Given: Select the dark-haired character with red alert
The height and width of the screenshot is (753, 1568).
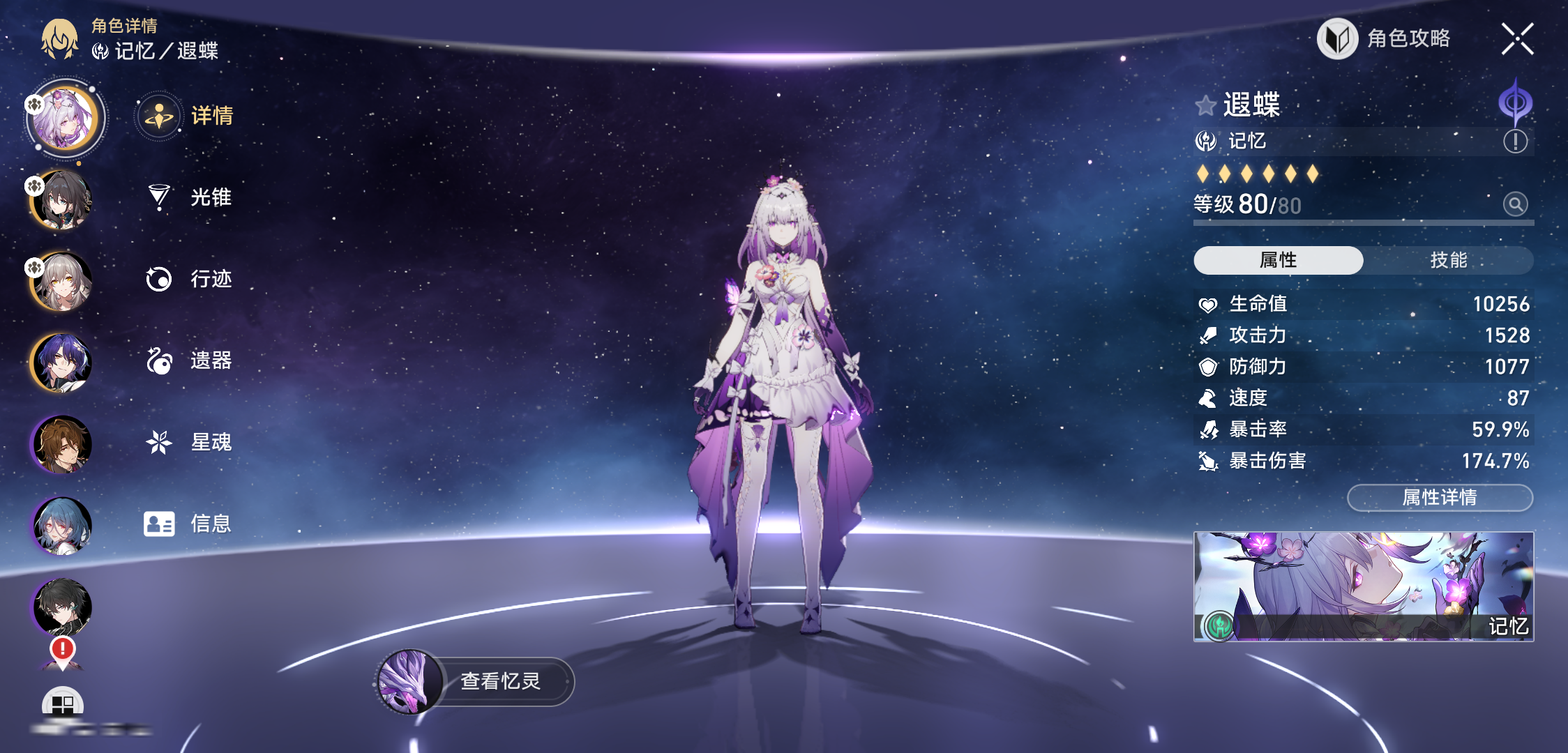Looking at the screenshot, I should pos(62,607).
